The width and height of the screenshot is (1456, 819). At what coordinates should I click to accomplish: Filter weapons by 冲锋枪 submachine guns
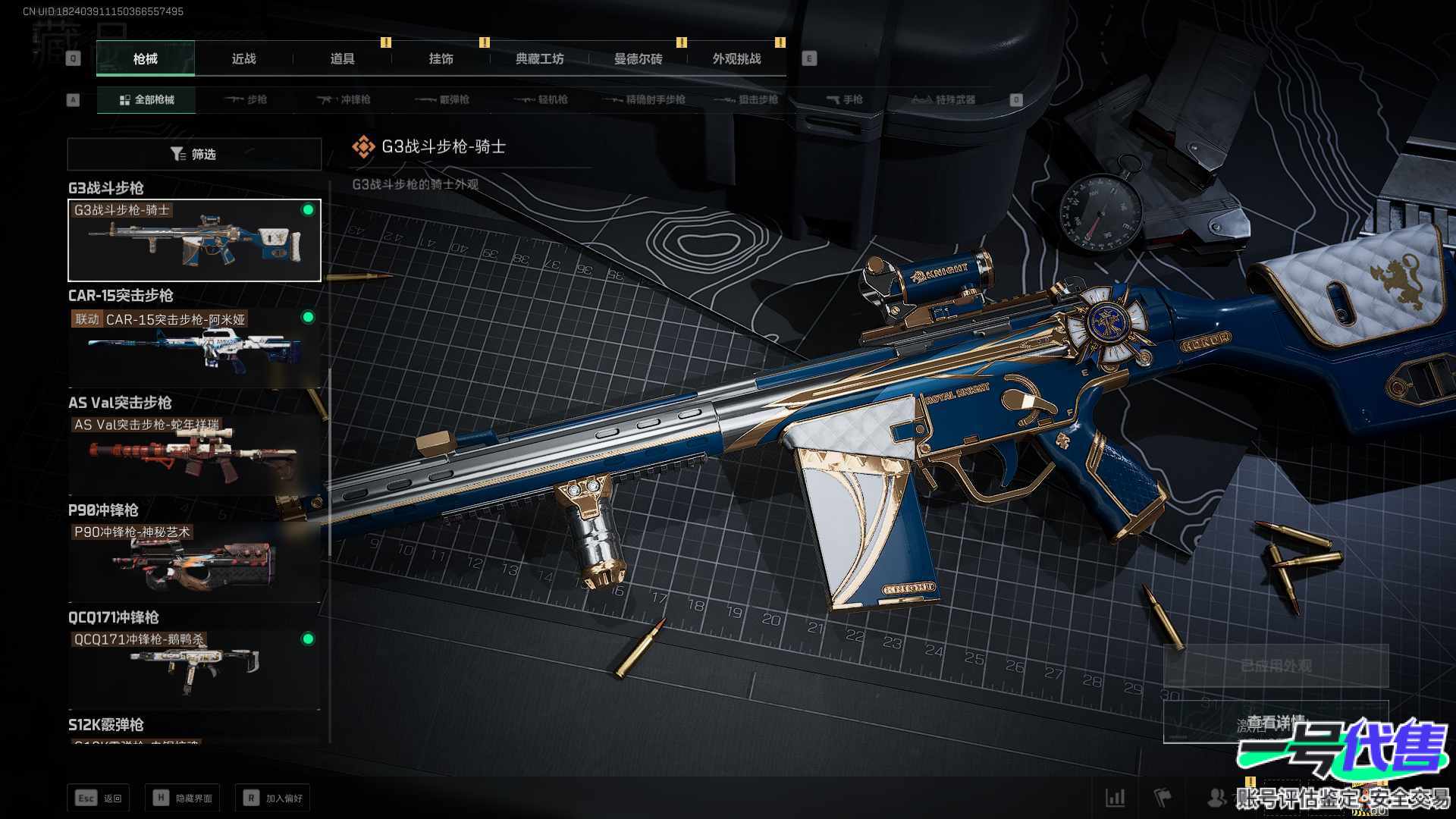point(344,99)
